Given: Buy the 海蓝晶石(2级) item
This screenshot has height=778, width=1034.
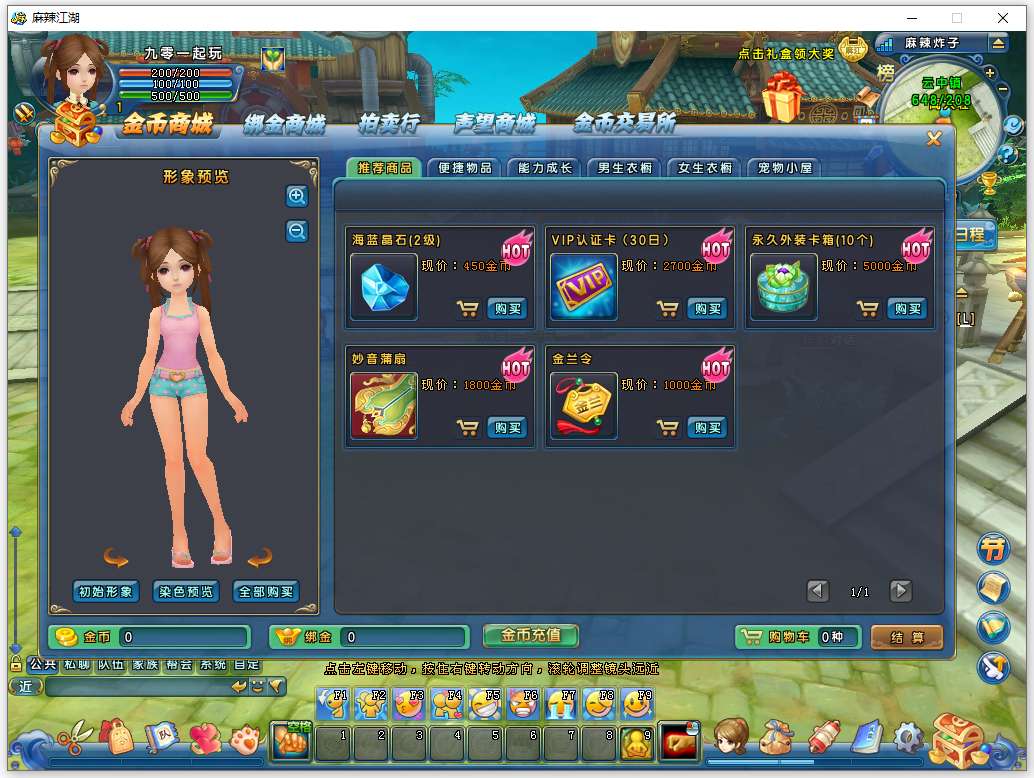Looking at the screenshot, I should [x=507, y=309].
